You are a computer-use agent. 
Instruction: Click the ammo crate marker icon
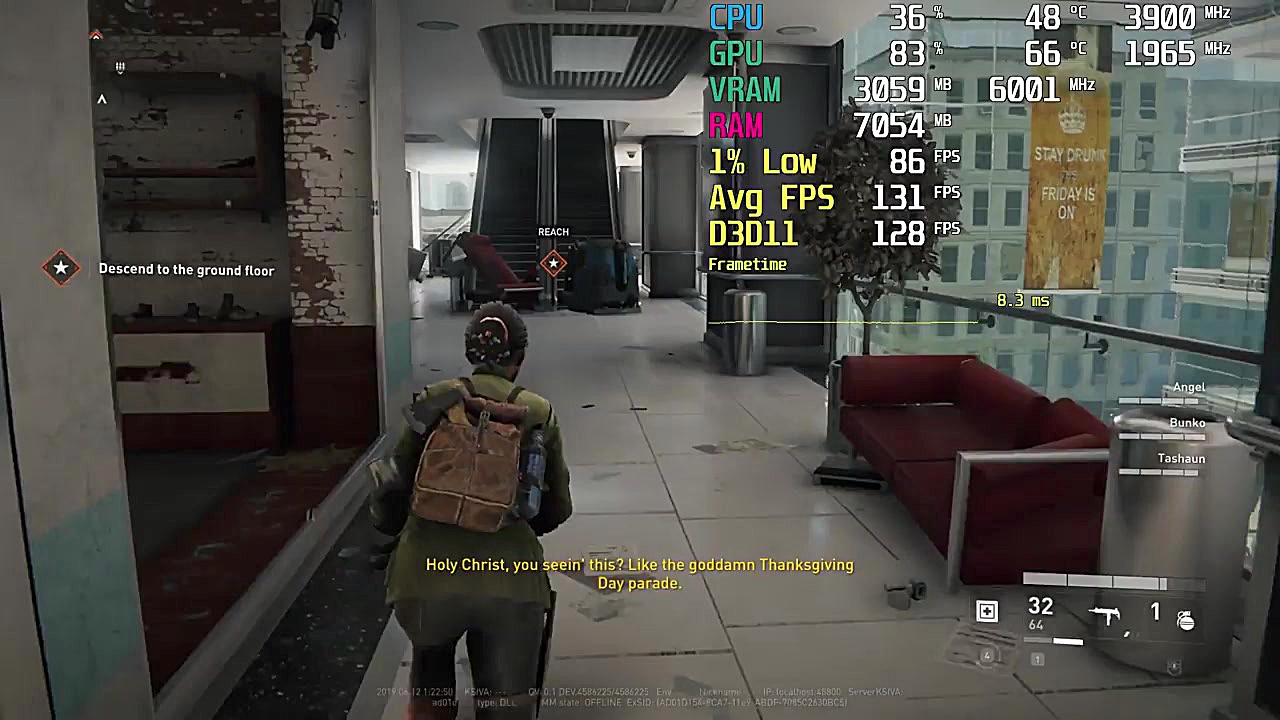coord(119,67)
